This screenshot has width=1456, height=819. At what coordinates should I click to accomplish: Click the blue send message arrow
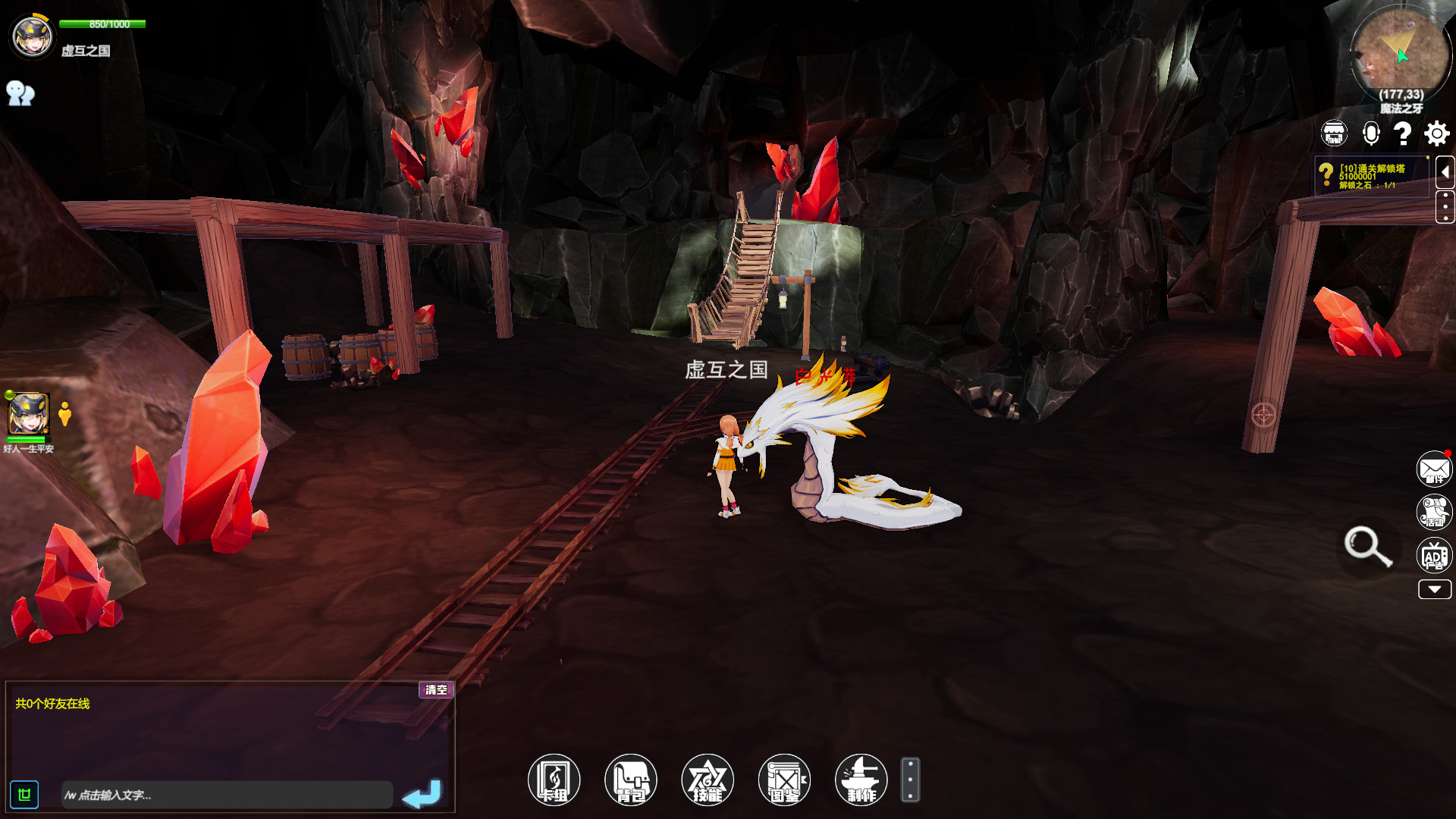[x=422, y=794]
